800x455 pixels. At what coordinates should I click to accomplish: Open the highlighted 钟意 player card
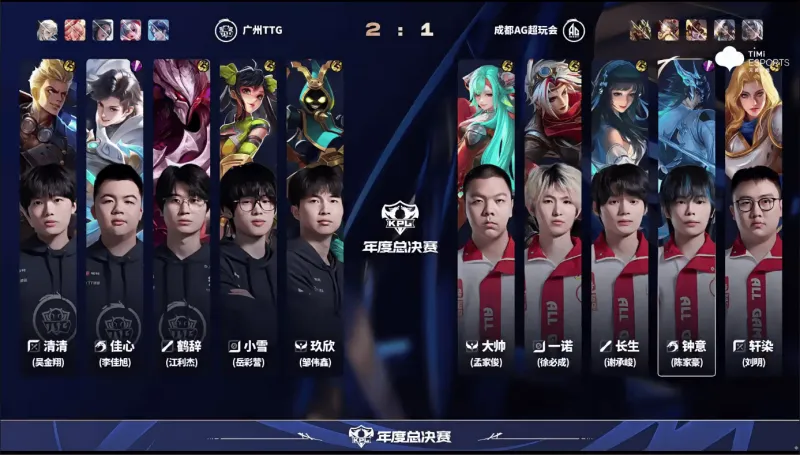coord(686,215)
